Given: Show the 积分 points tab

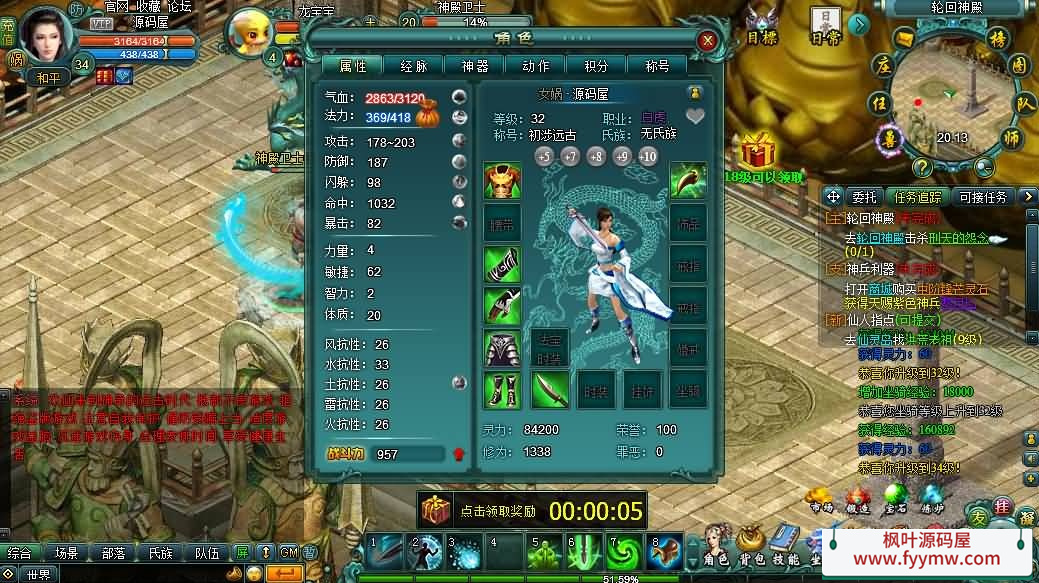Looking at the screenshot, I should click(x=596, y=66).
